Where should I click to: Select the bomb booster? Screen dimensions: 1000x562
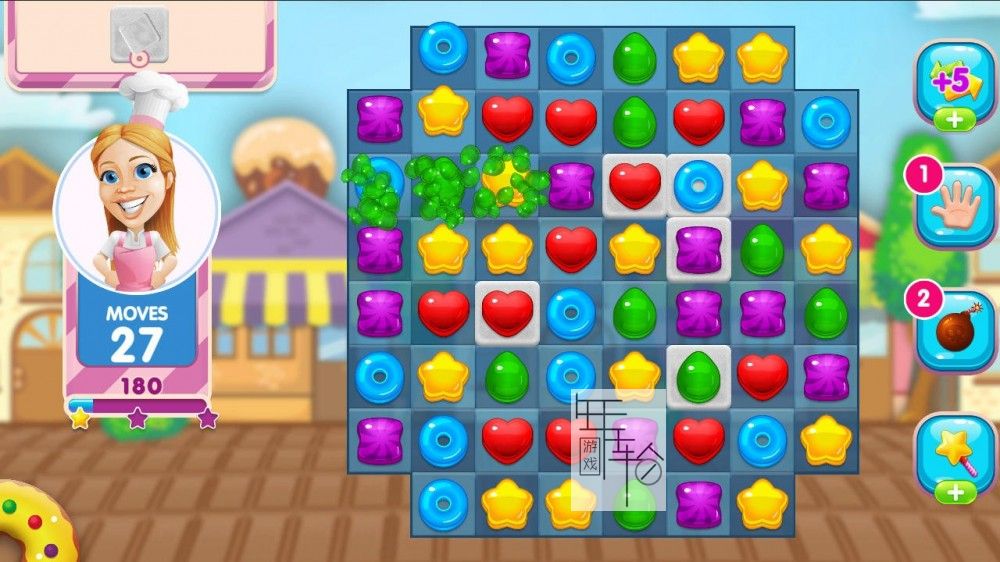pyautogui.click(x=955, y=332)
